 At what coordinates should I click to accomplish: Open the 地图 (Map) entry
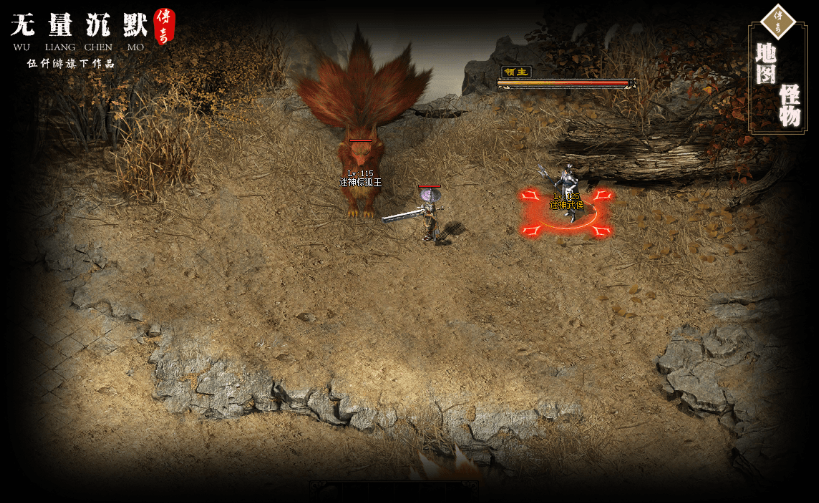(x=766, y=63)
